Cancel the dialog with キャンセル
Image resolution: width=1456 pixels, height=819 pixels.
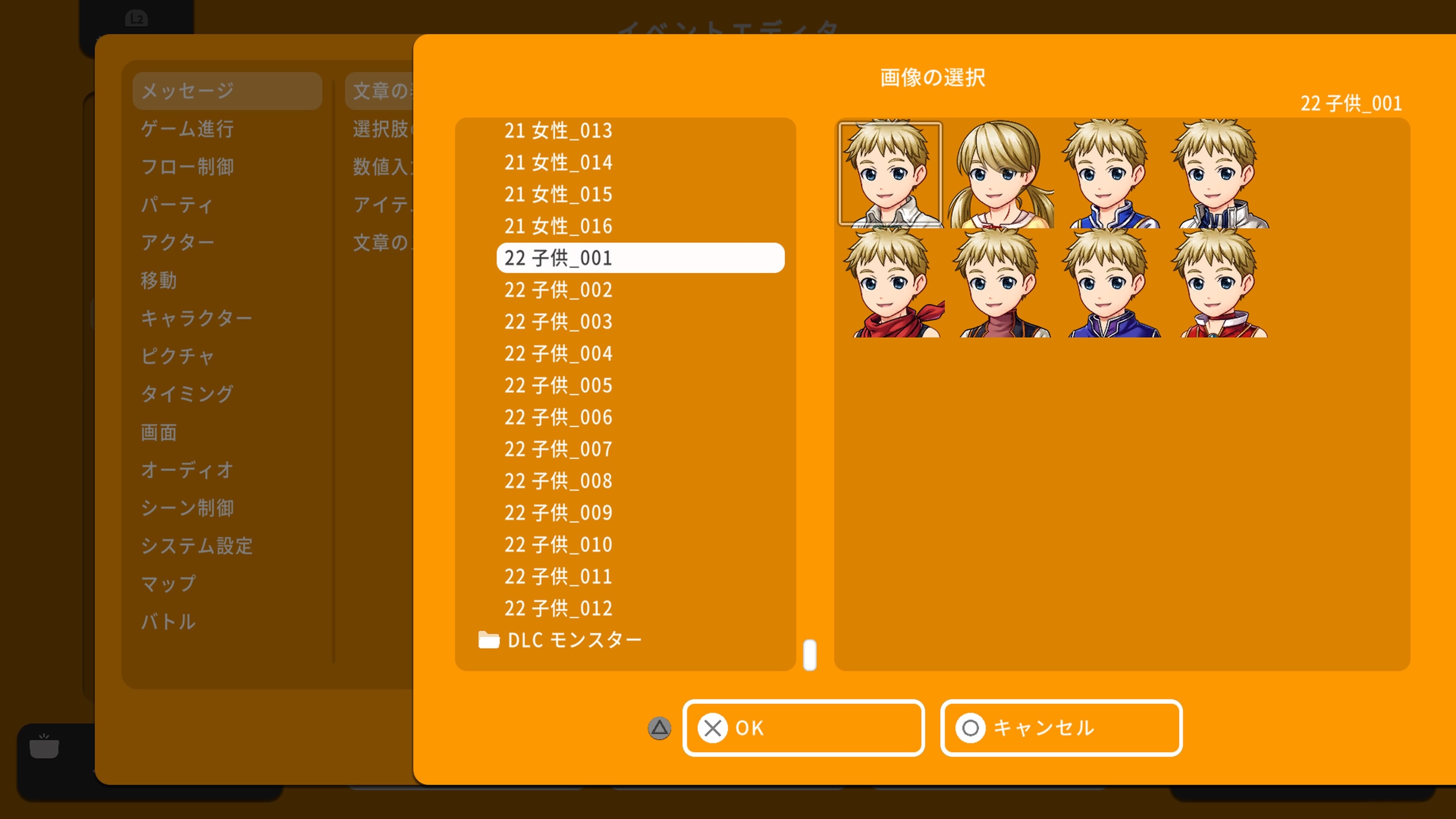[1061, 728]
